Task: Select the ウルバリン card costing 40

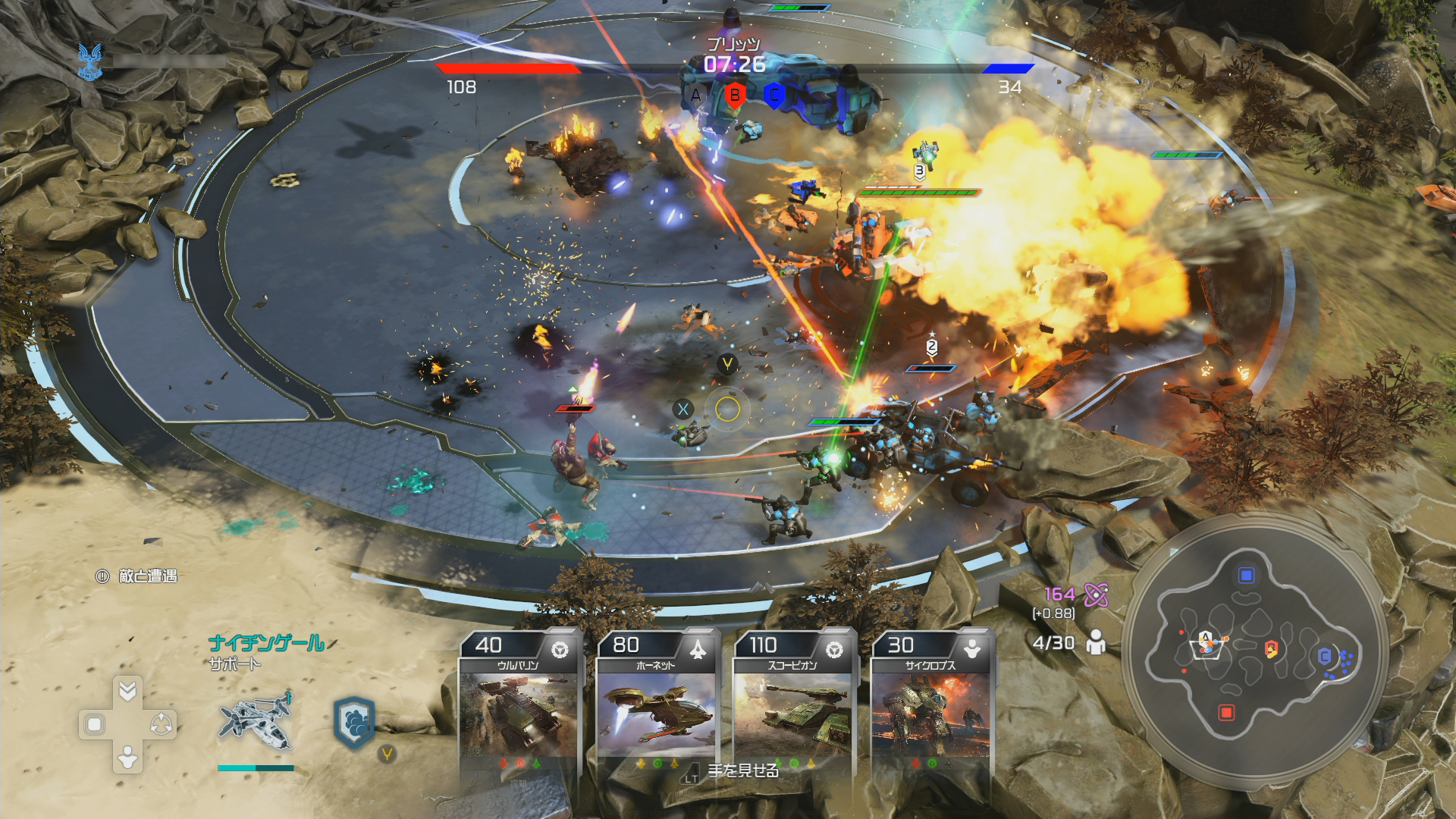Action: click(x=519, y=701)
